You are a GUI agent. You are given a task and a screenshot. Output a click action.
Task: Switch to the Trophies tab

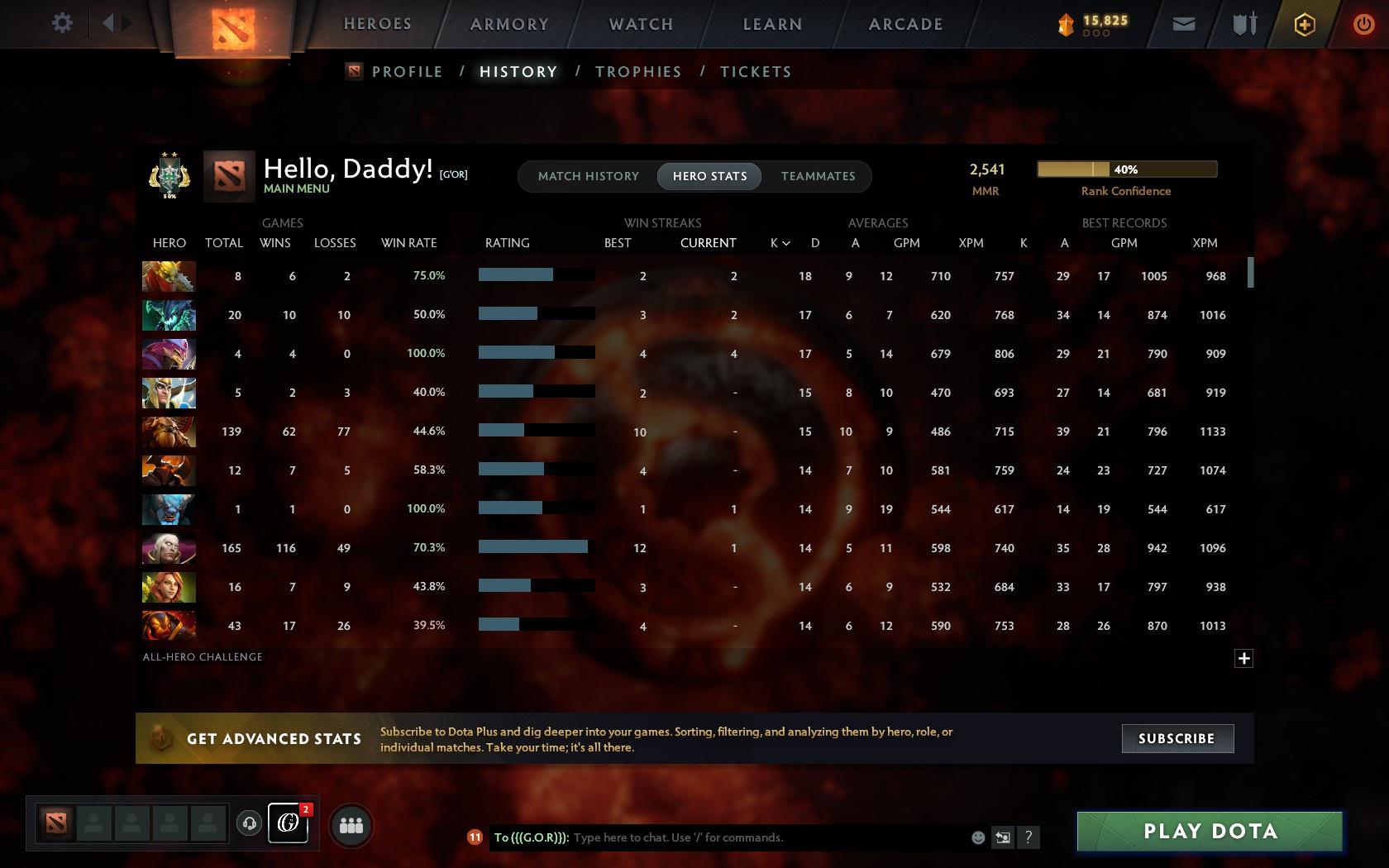[x=637, y=72]
